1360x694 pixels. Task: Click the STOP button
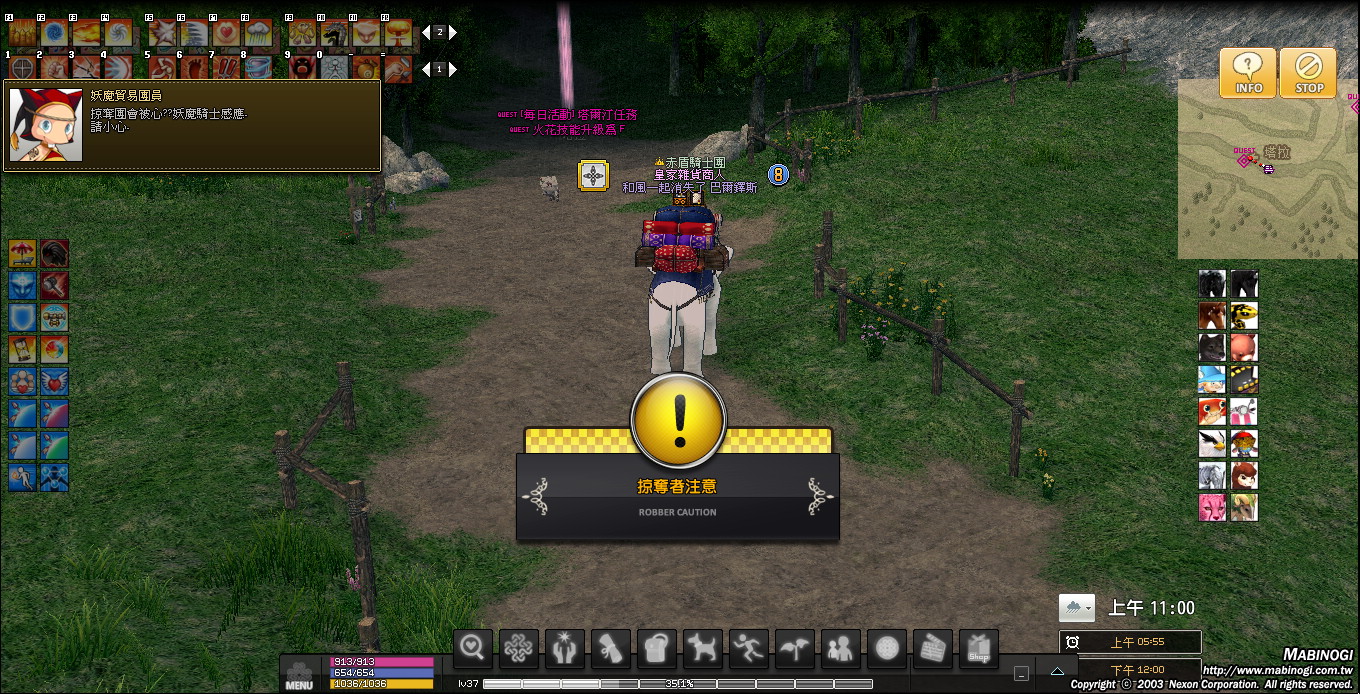[1308, 73]
